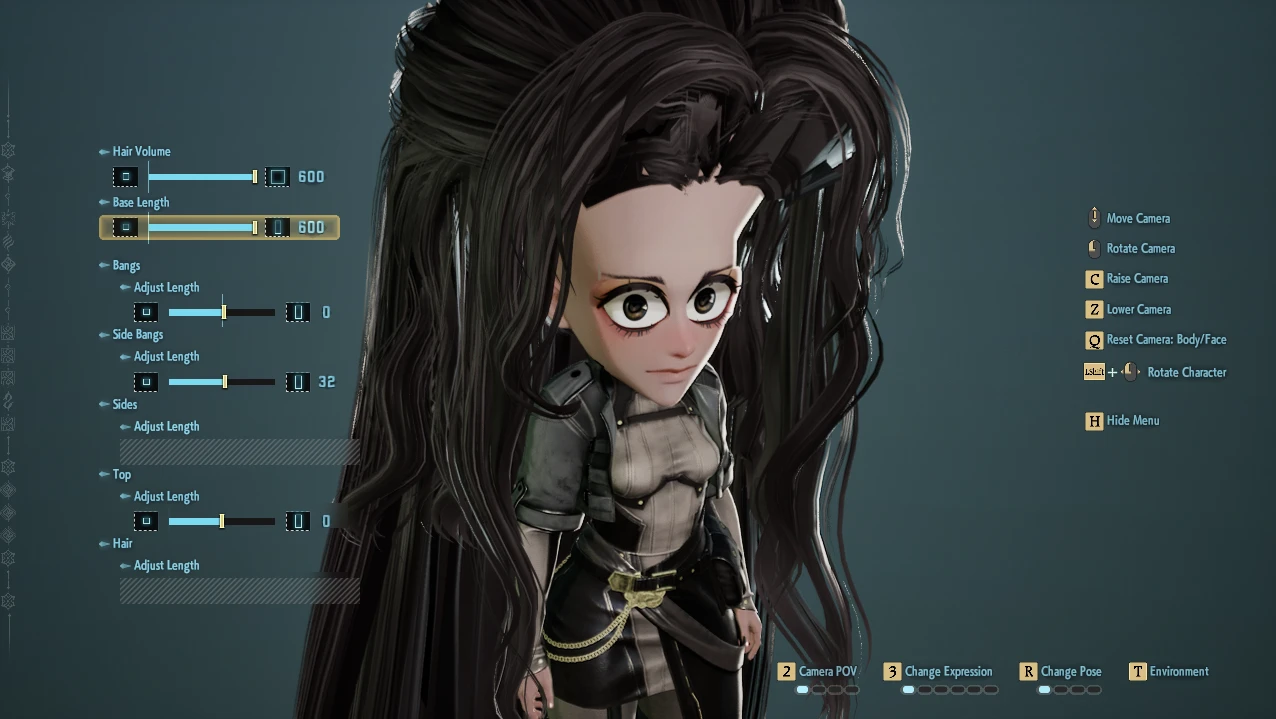Adjust the Hair Volume slider

202,177
